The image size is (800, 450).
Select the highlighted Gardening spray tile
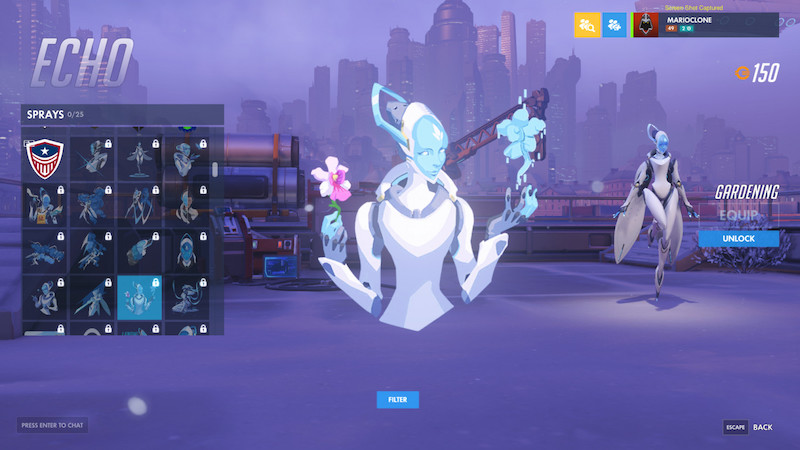click(139, 297)
